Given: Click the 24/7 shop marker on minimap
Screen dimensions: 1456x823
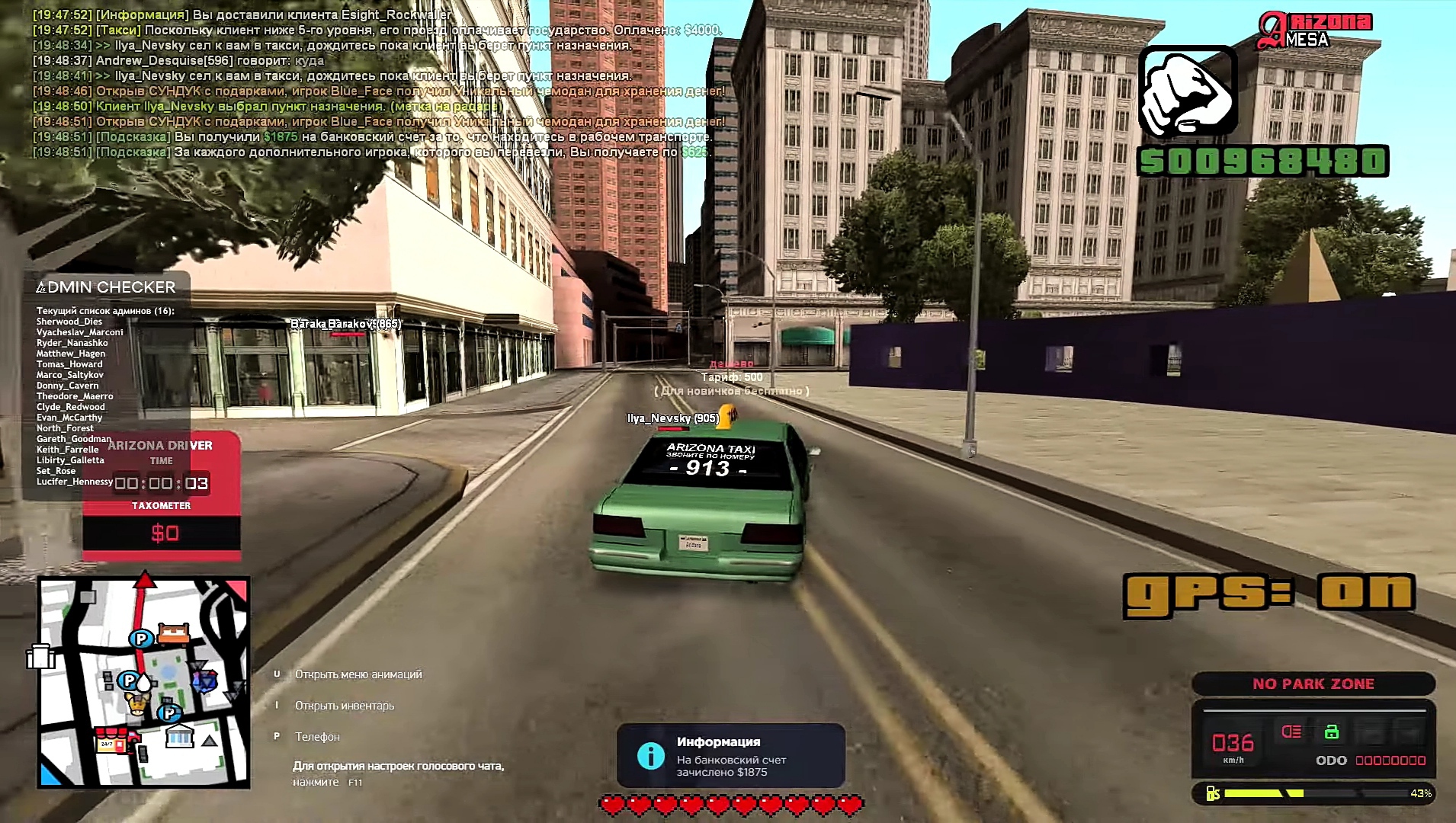Looking at the screenshot, I should click(x=111, y=741).
